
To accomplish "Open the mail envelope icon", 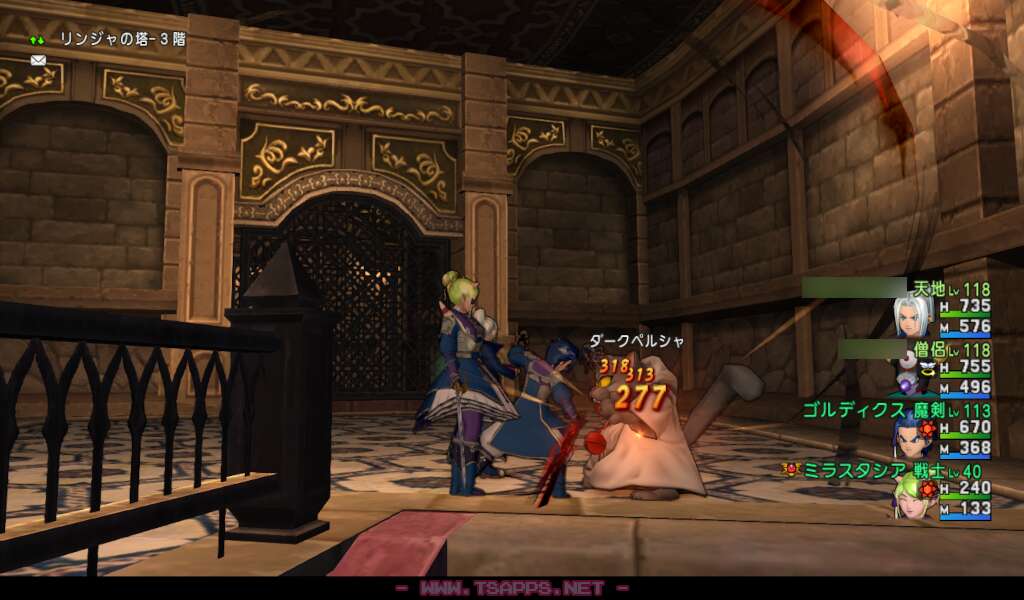I will click(x=38, y=60).
